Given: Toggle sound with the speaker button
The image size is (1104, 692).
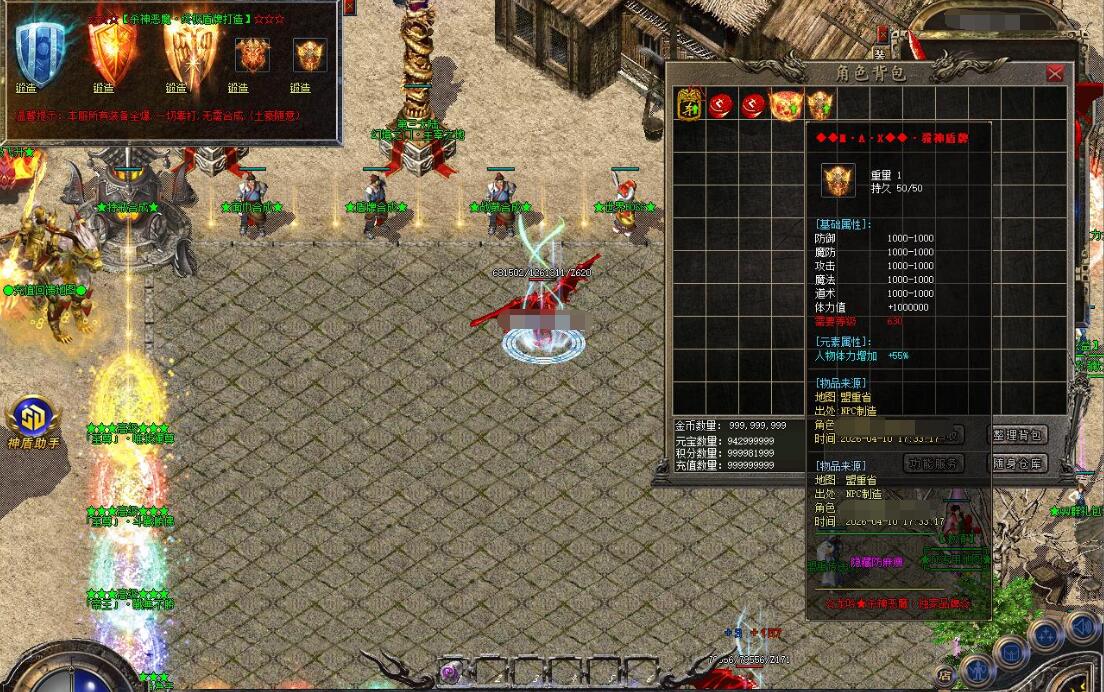Looking at the screenshot, I should click(1081, 628).
